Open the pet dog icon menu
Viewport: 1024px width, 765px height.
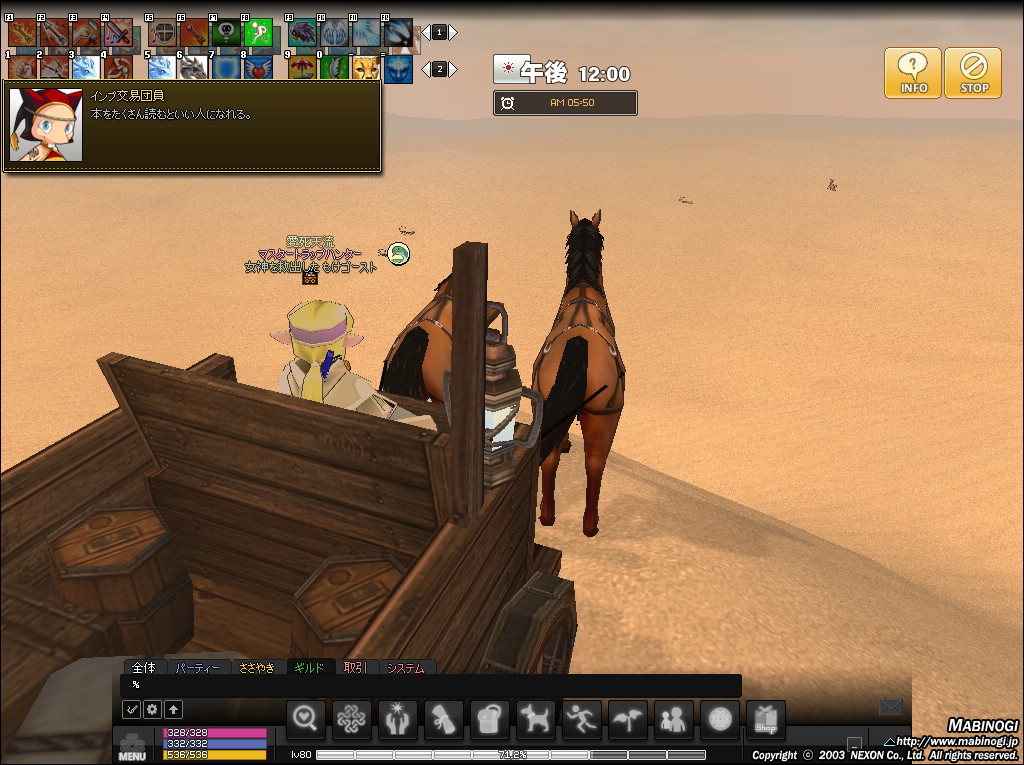[x=536, y=720]
